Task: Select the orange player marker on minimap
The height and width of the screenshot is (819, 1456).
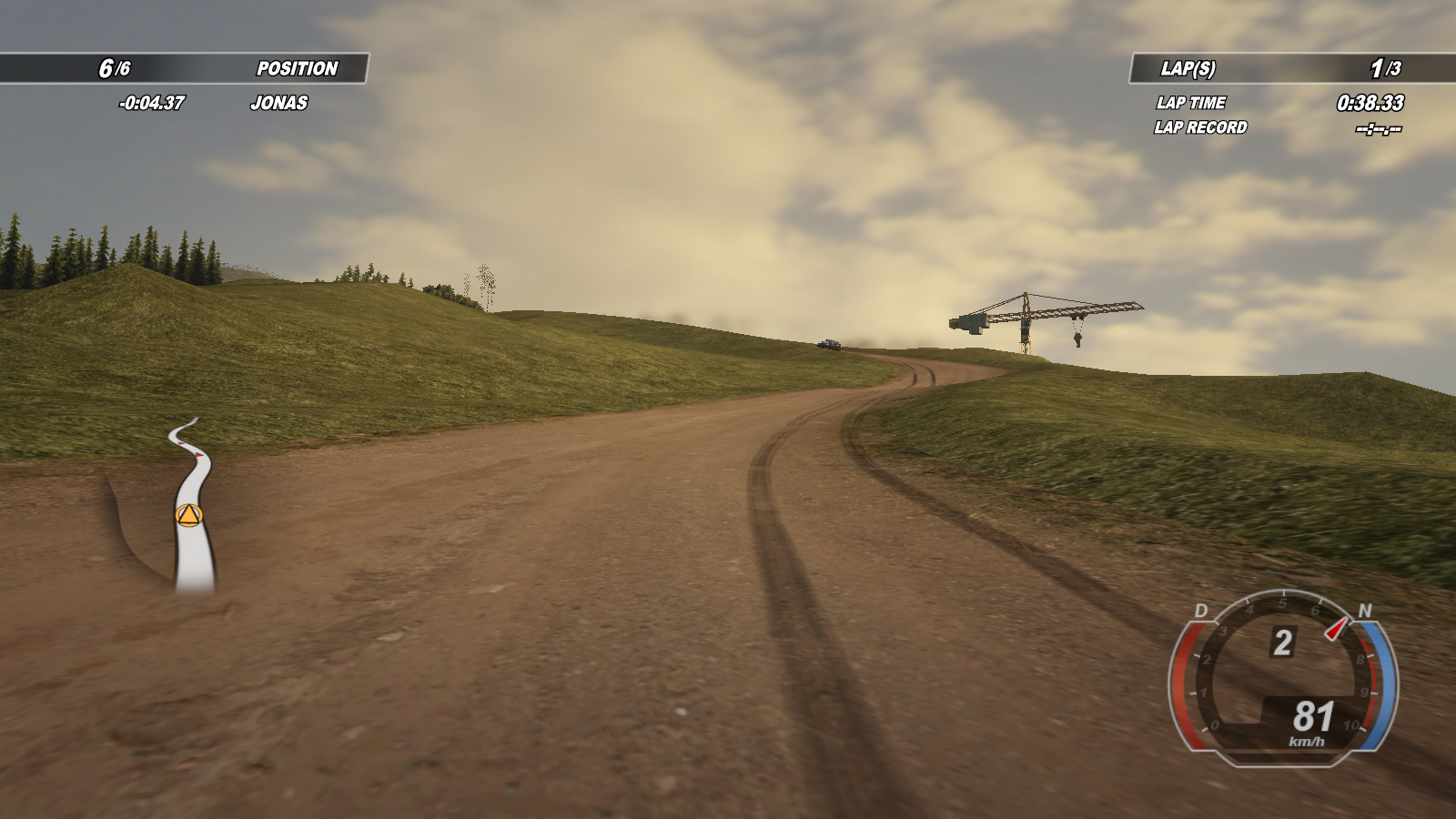Action: [x=188, y=516]
